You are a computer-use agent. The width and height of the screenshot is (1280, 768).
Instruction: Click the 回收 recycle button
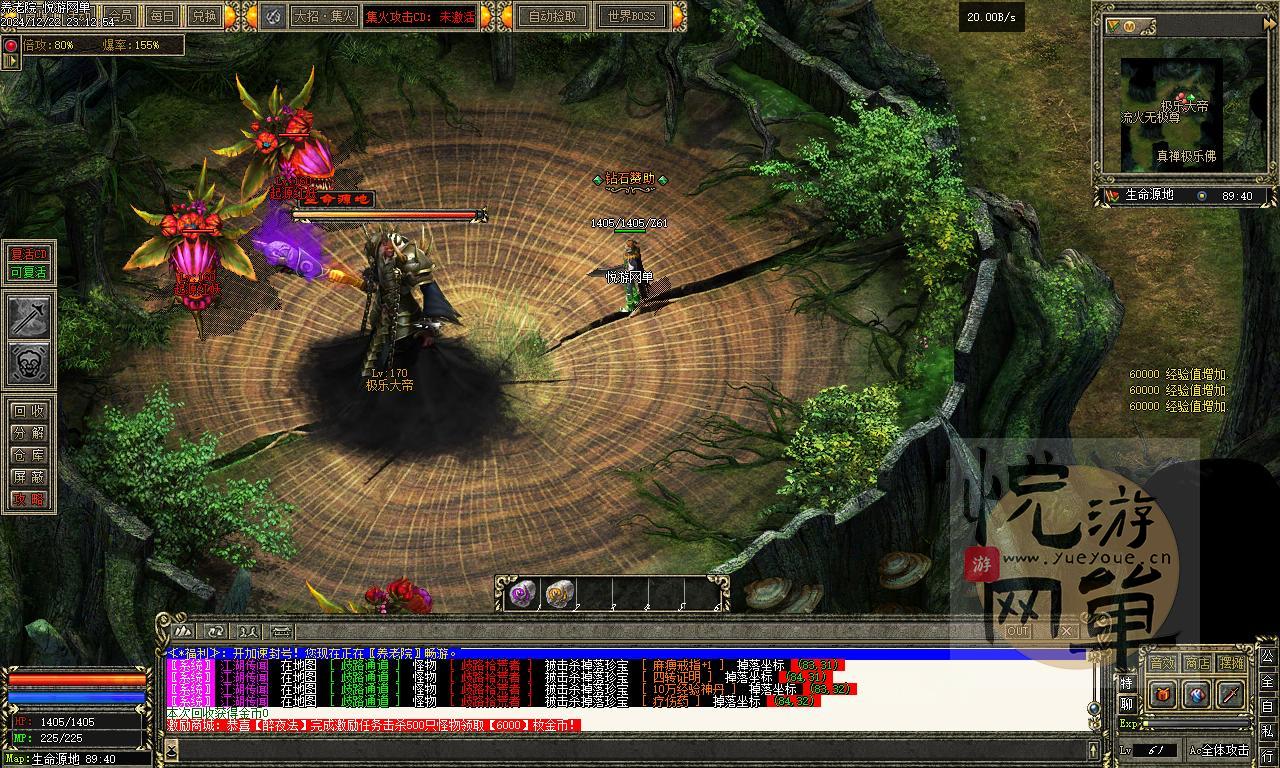(x=29, y=411)
